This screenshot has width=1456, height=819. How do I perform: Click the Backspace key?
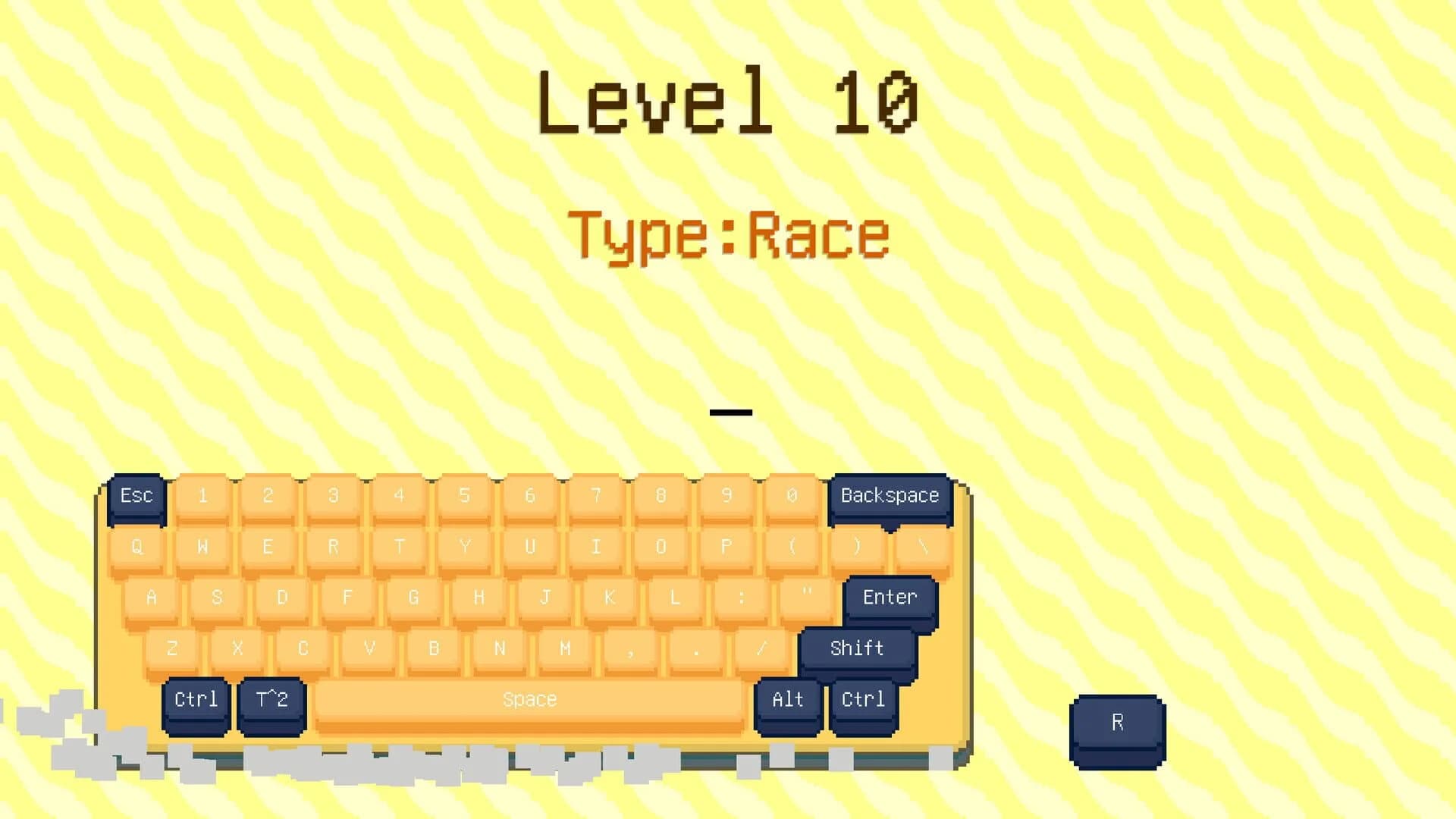click(x=889, y=496)
